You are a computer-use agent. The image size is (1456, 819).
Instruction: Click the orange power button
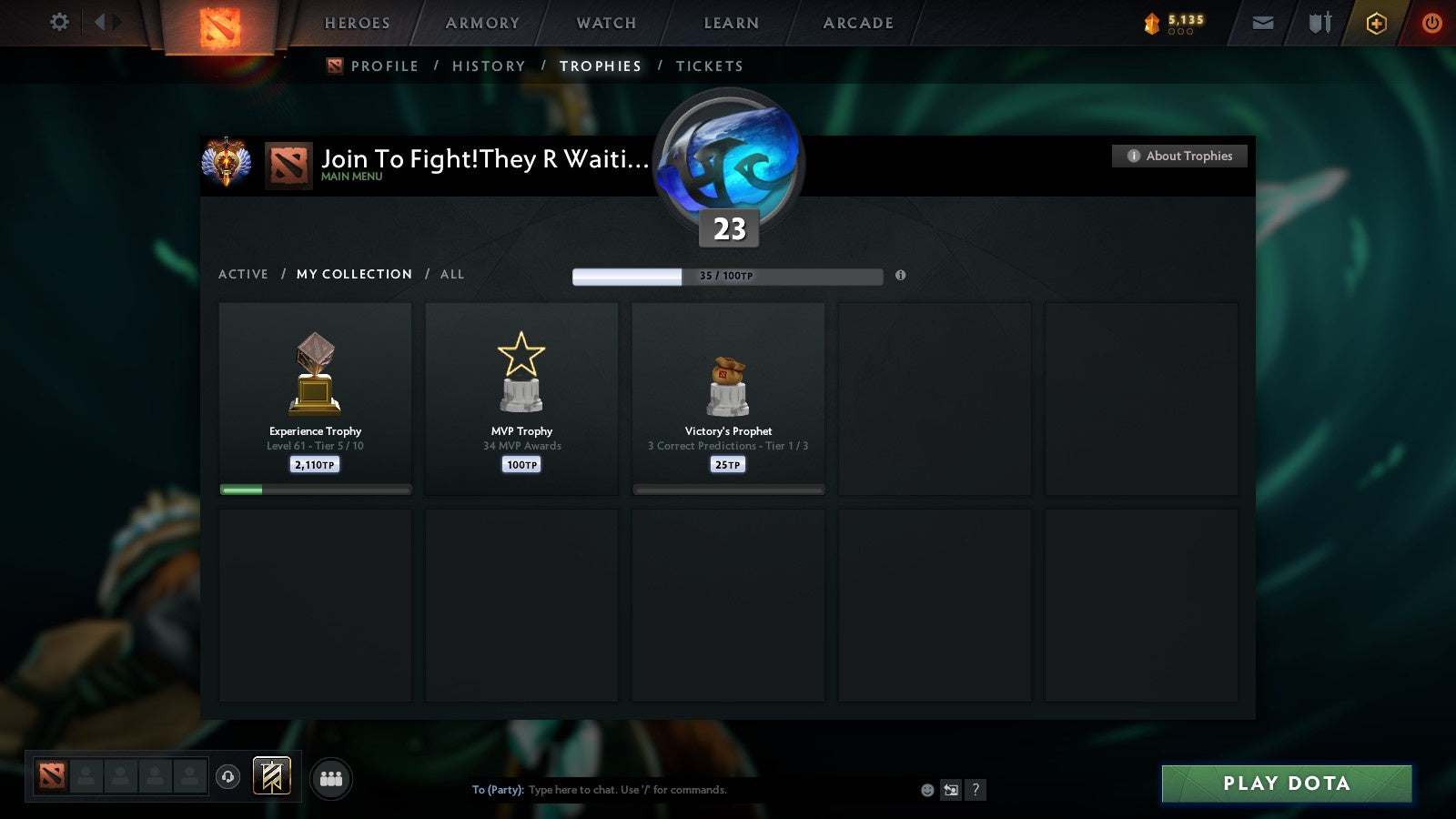(1431, 23)
